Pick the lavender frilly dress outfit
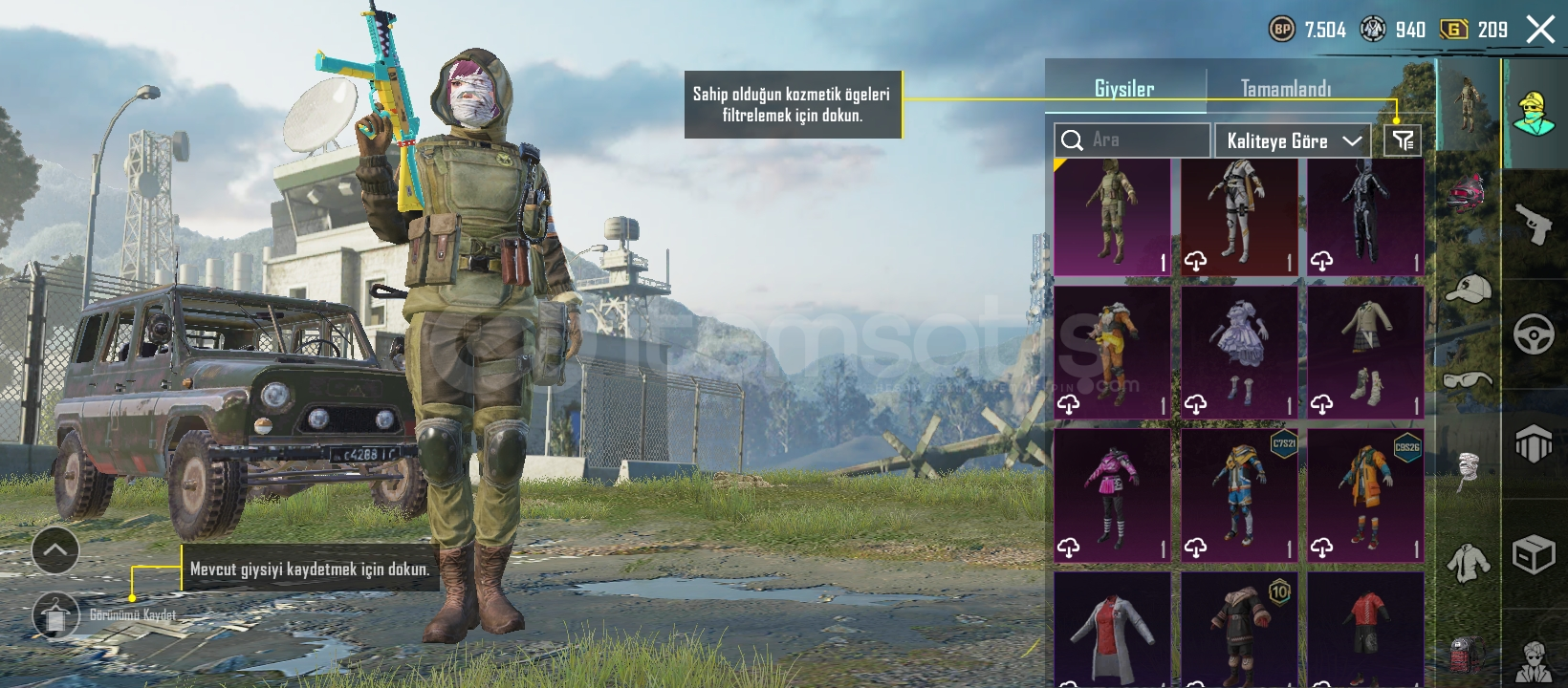Screen dimensions: 1568x688 tap(1239, 353)
